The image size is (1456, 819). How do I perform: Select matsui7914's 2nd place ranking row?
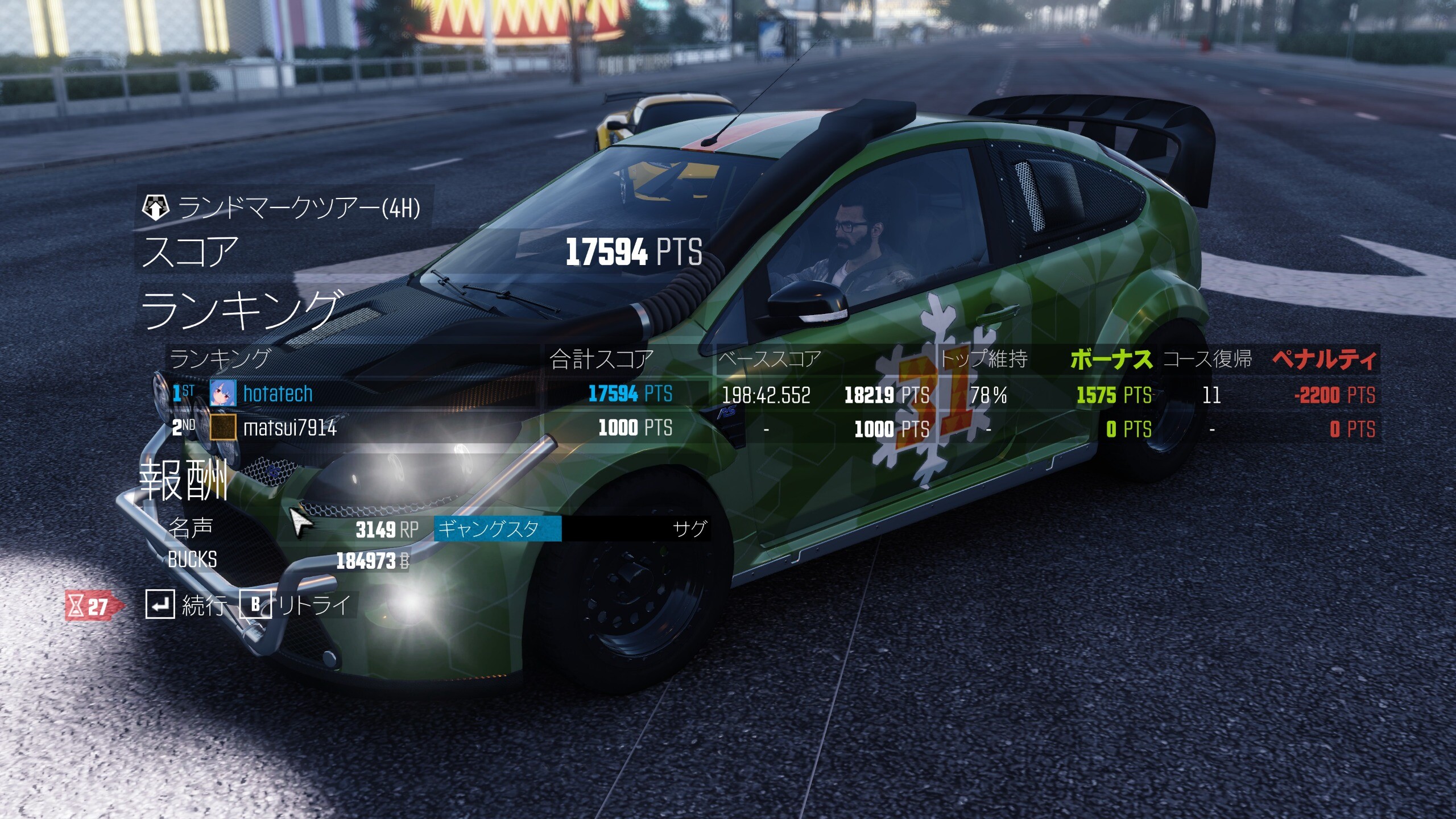click(353, 428)
